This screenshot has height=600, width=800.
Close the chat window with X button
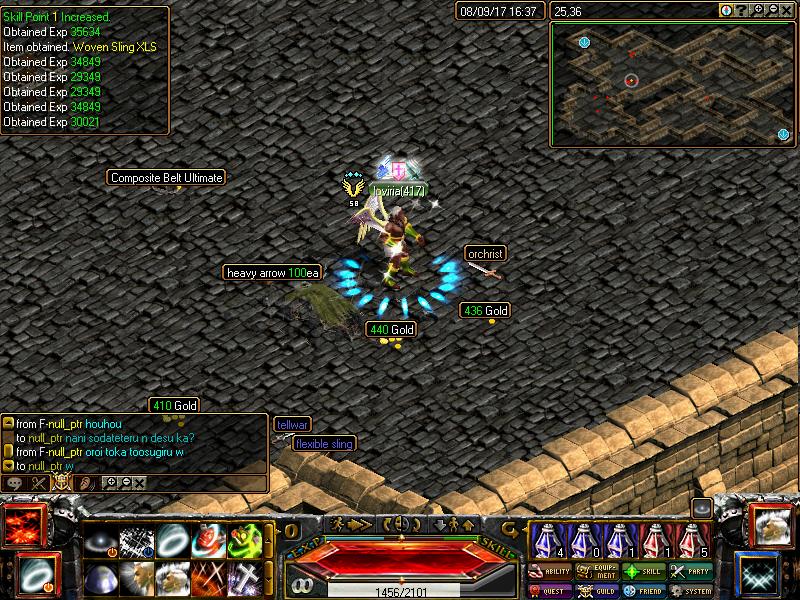[139, 483]
